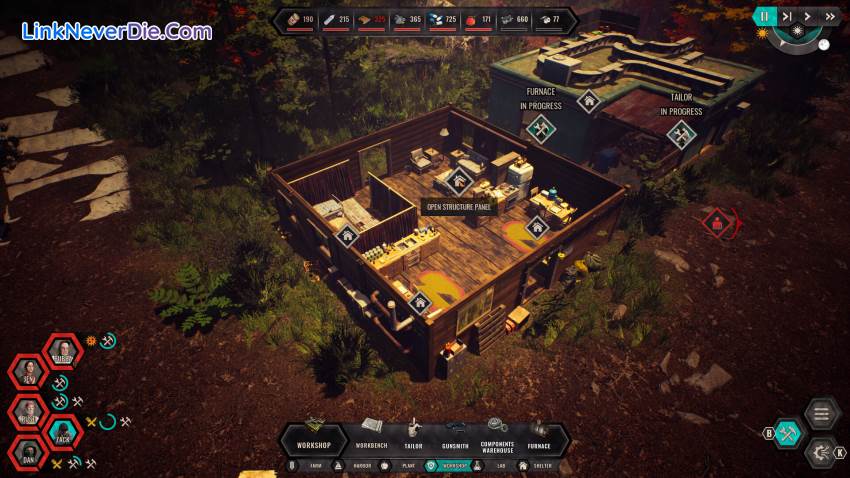Pause the game speed
The image size is (850, 478).
(766, 16)
